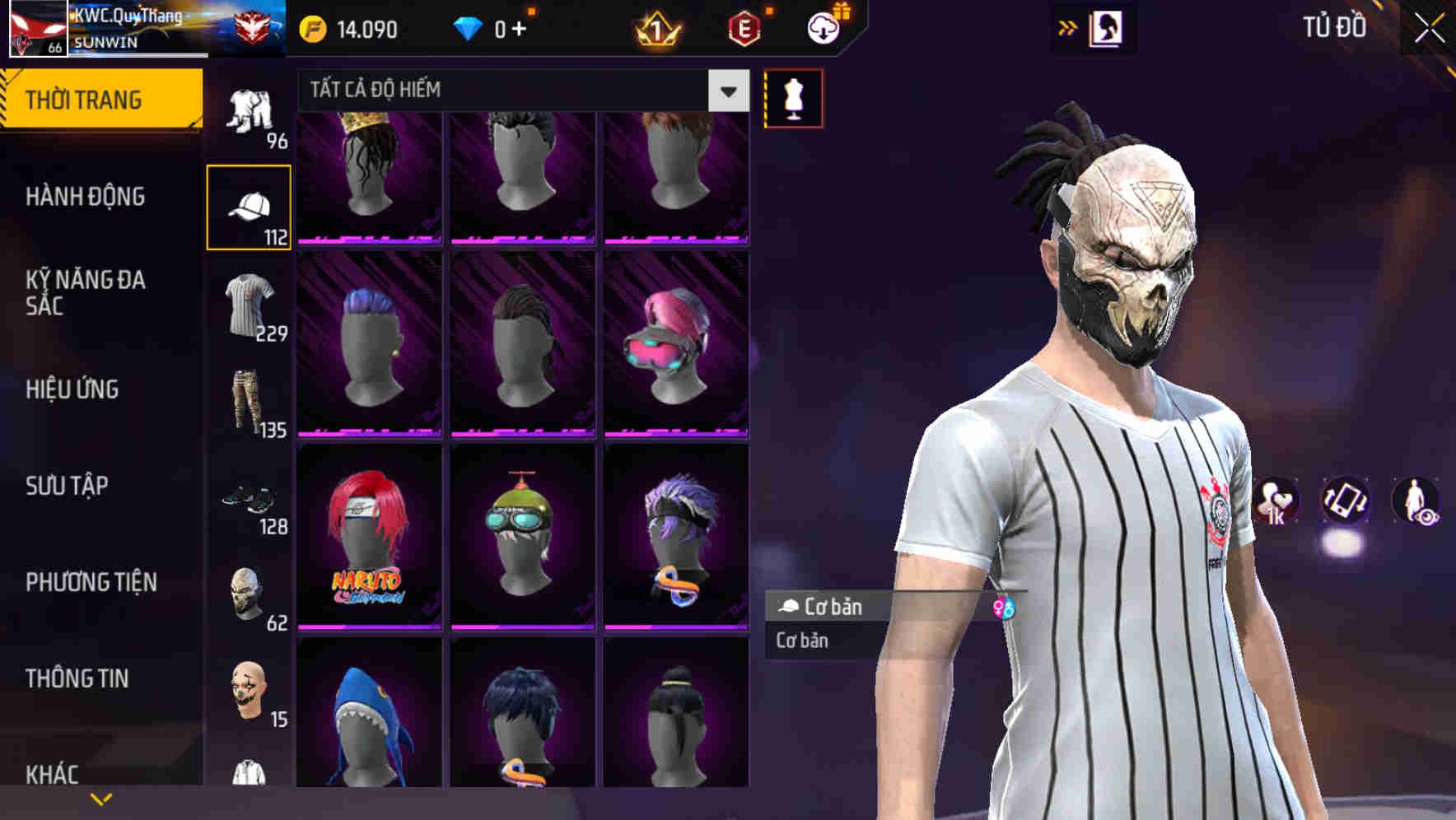Screen dimensions: 1456x820
Task: Select the cap headwear category icon
Action: (250, 204)
